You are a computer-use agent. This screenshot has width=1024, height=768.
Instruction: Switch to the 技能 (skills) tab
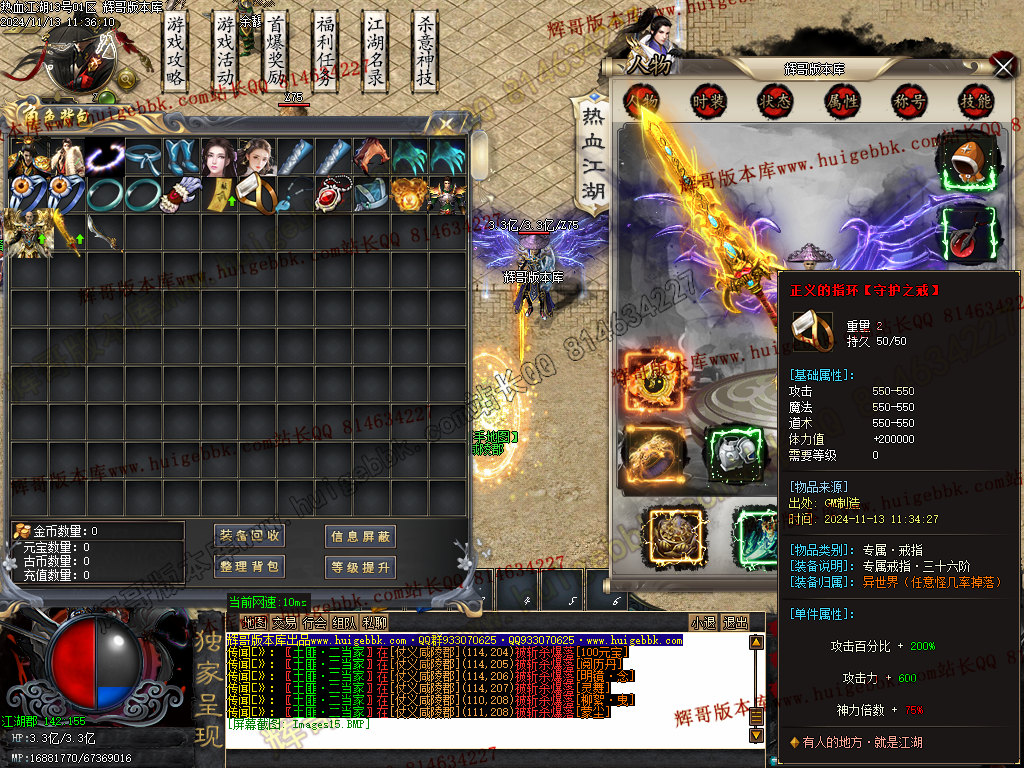975,101
